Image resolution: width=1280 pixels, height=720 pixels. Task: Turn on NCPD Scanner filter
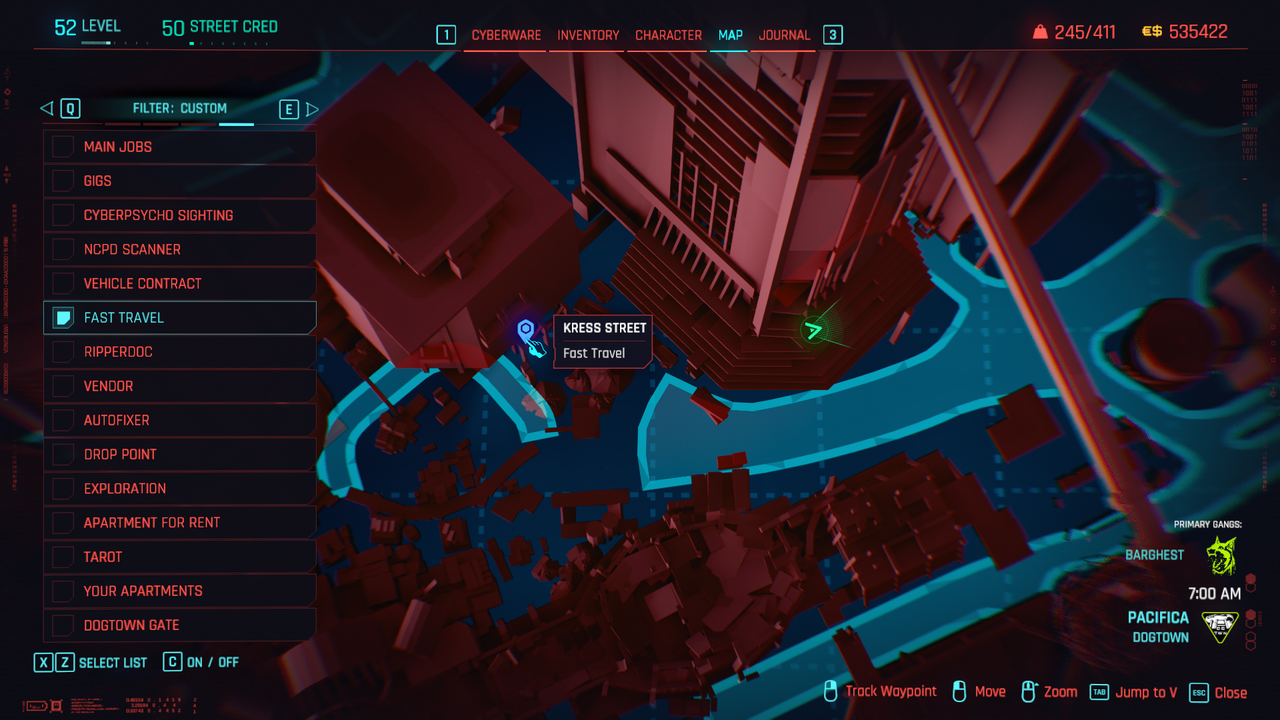tap(63, 249)
